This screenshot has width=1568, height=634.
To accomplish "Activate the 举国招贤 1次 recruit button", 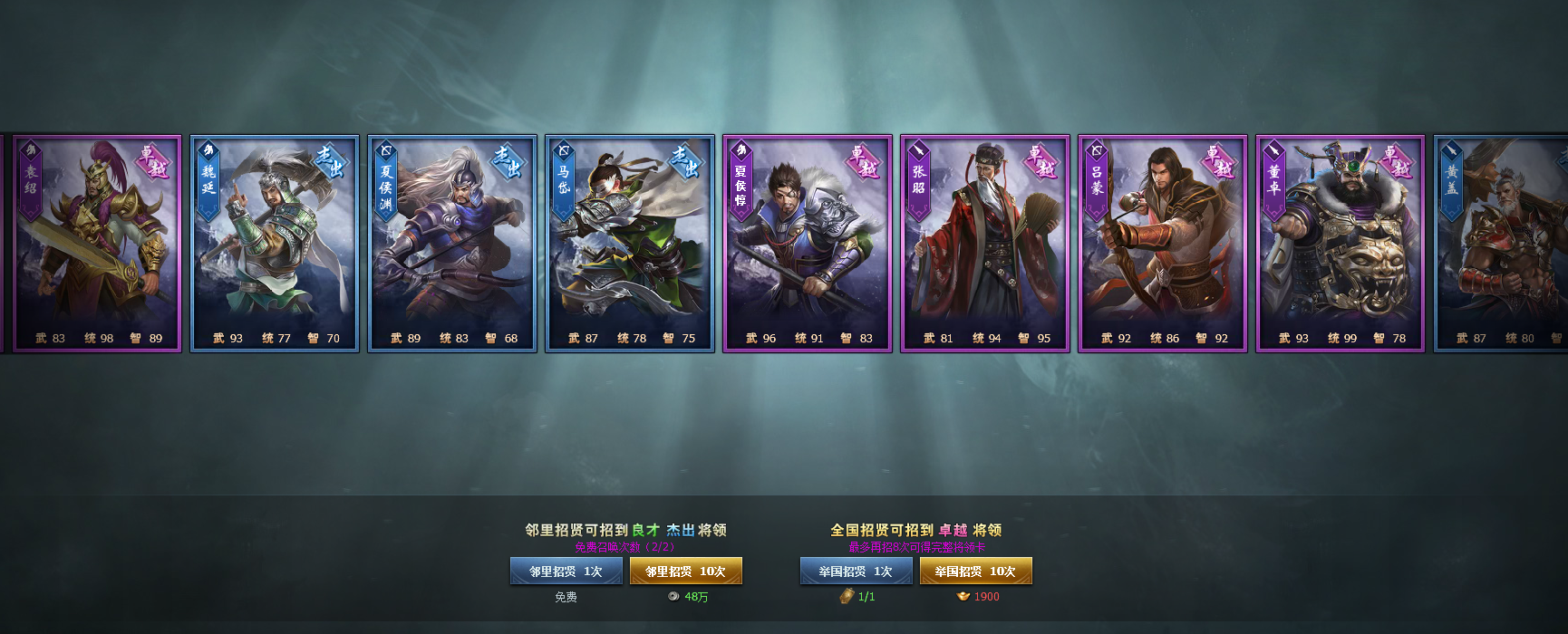I will pos(856,572).
